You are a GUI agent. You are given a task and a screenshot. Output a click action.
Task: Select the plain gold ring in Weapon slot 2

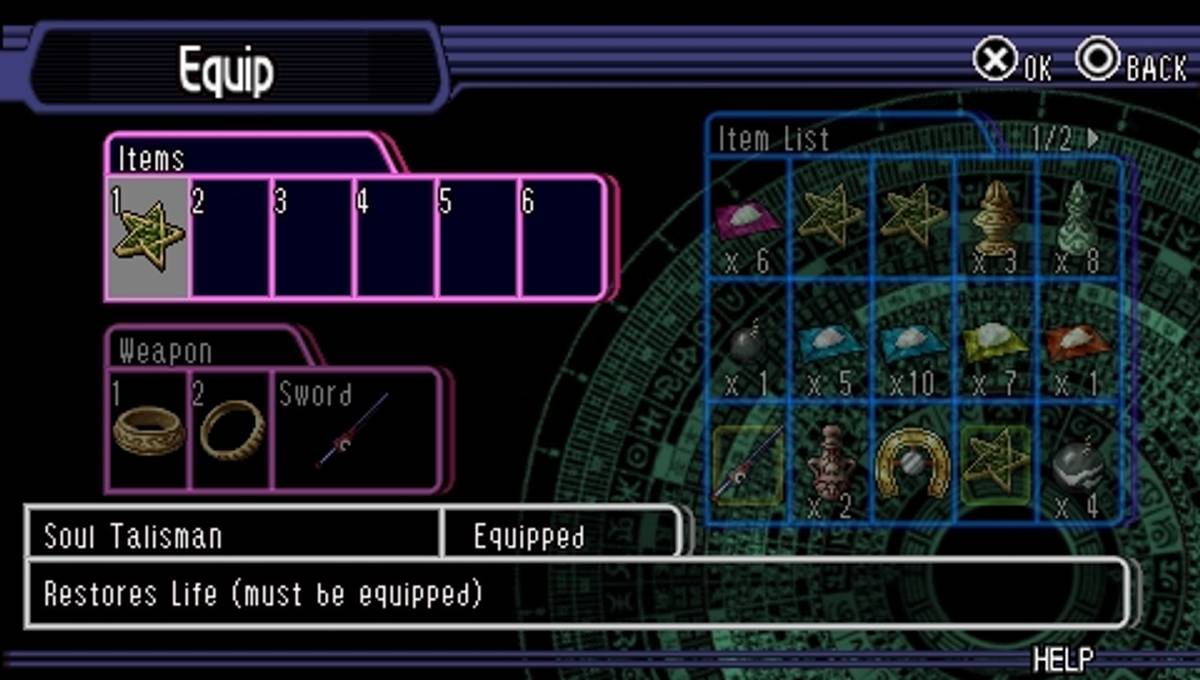click(x=230, y=430)
